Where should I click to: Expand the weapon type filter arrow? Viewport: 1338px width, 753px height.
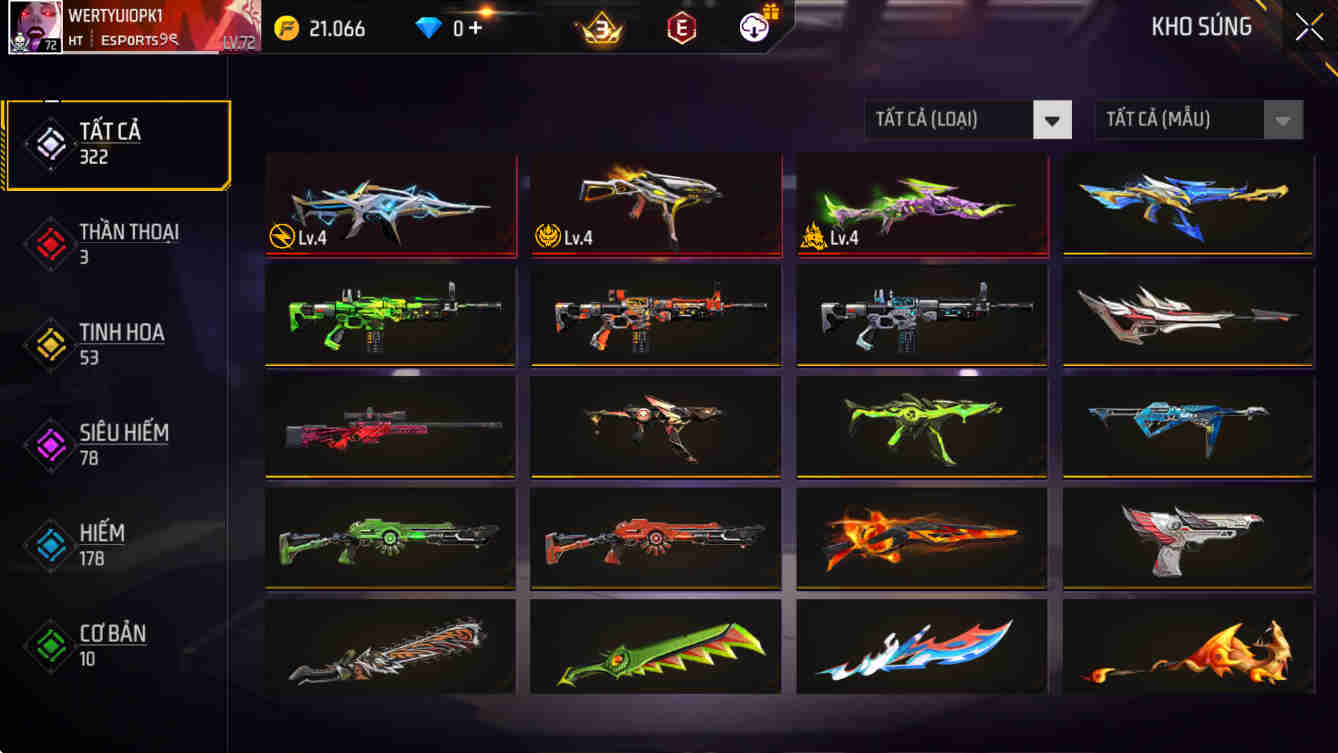(x=1051, y=119)
